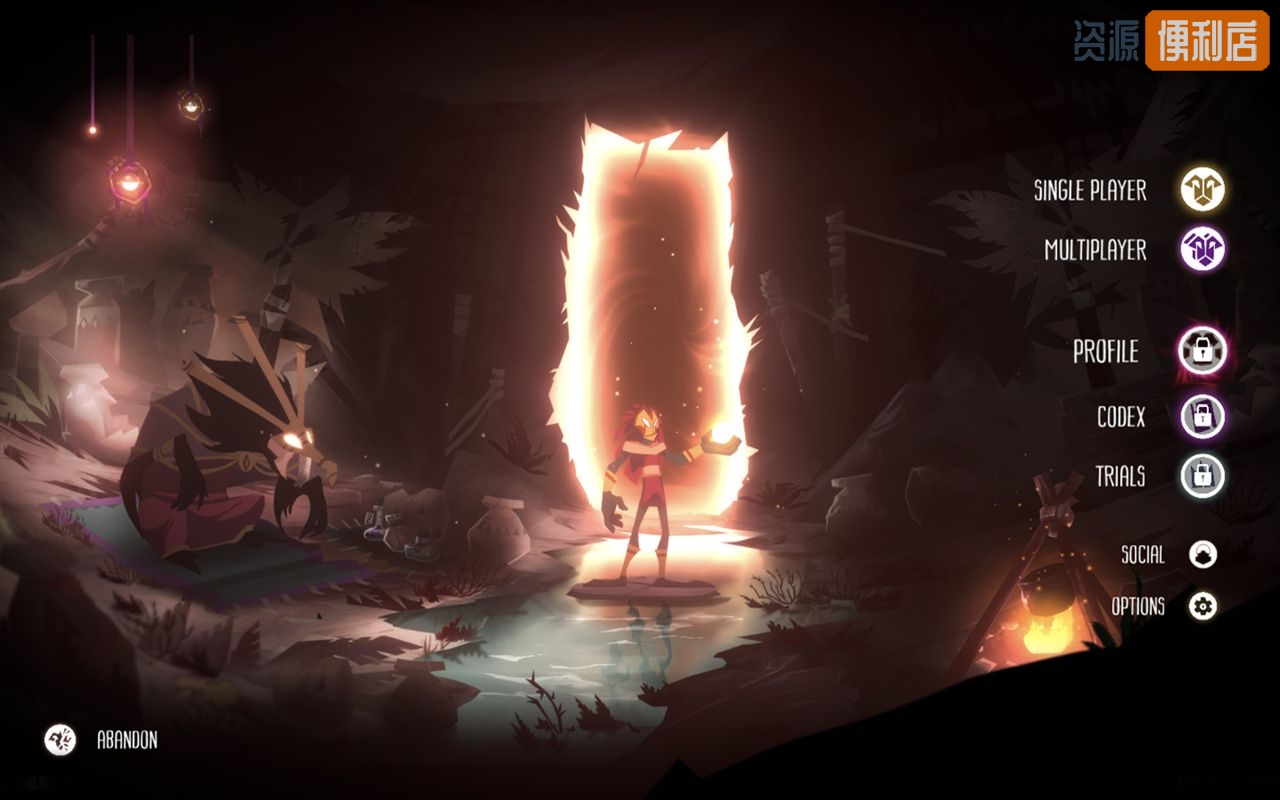The height and width of the screenshot is (800, 1280).
Task: Click the purple mask Multiplayer icon
Action: [1202, 249]
